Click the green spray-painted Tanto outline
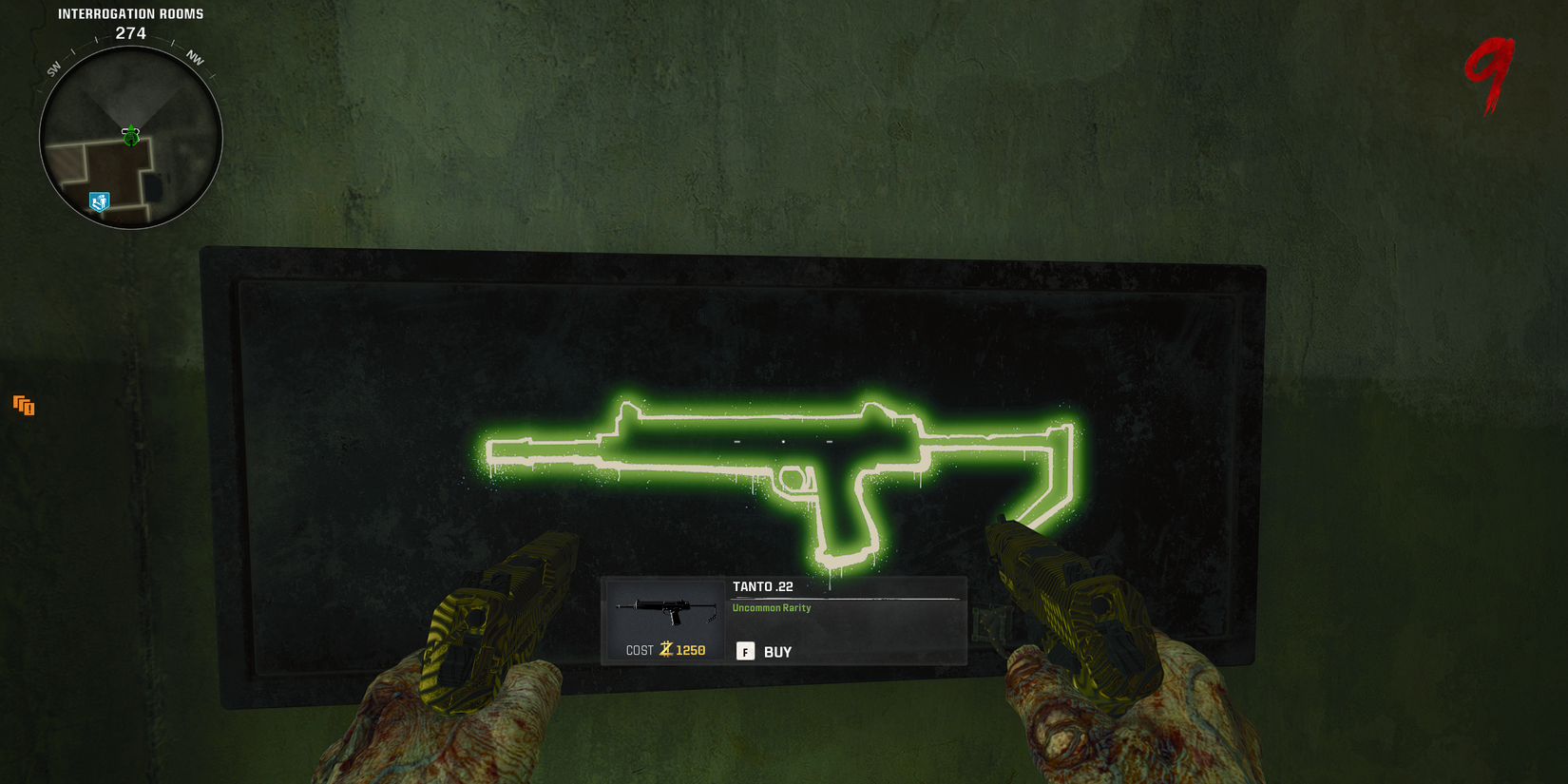Viewport: 1568px width, 784px height. 779,456
